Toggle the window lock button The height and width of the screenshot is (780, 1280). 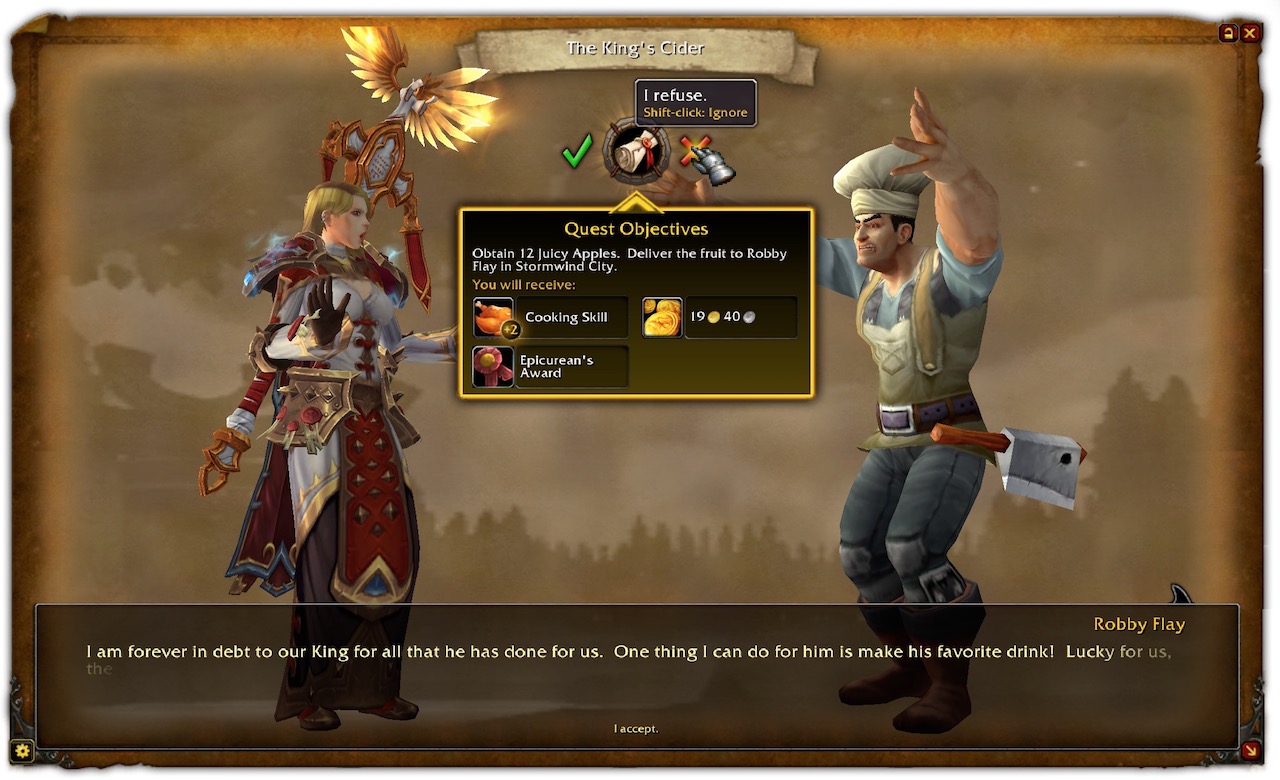(x=1228, y=33)
